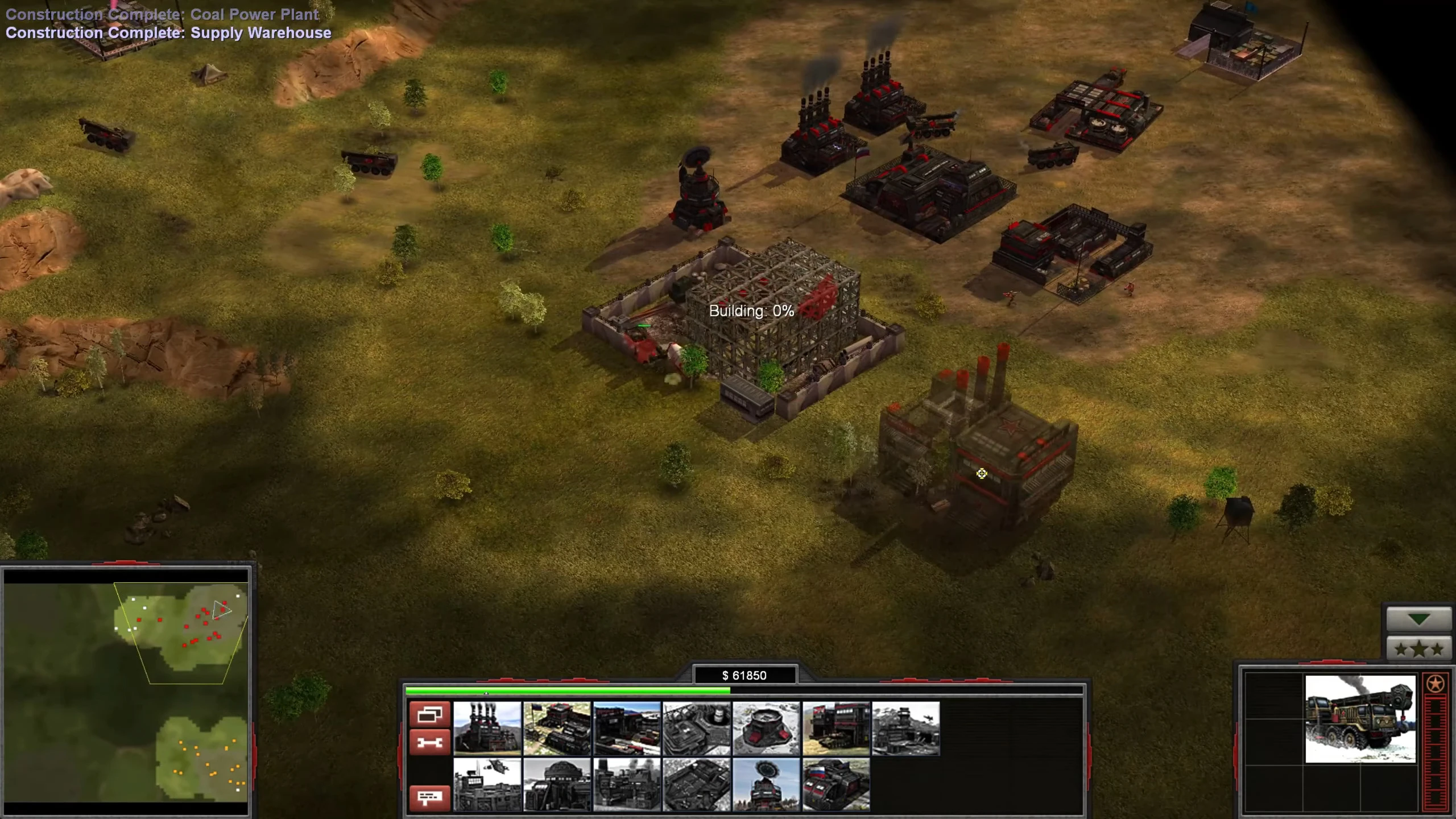This screenshot has height=819, width=1456.
Task: Open the three-star general powers button
Action: pos(1418,648)
